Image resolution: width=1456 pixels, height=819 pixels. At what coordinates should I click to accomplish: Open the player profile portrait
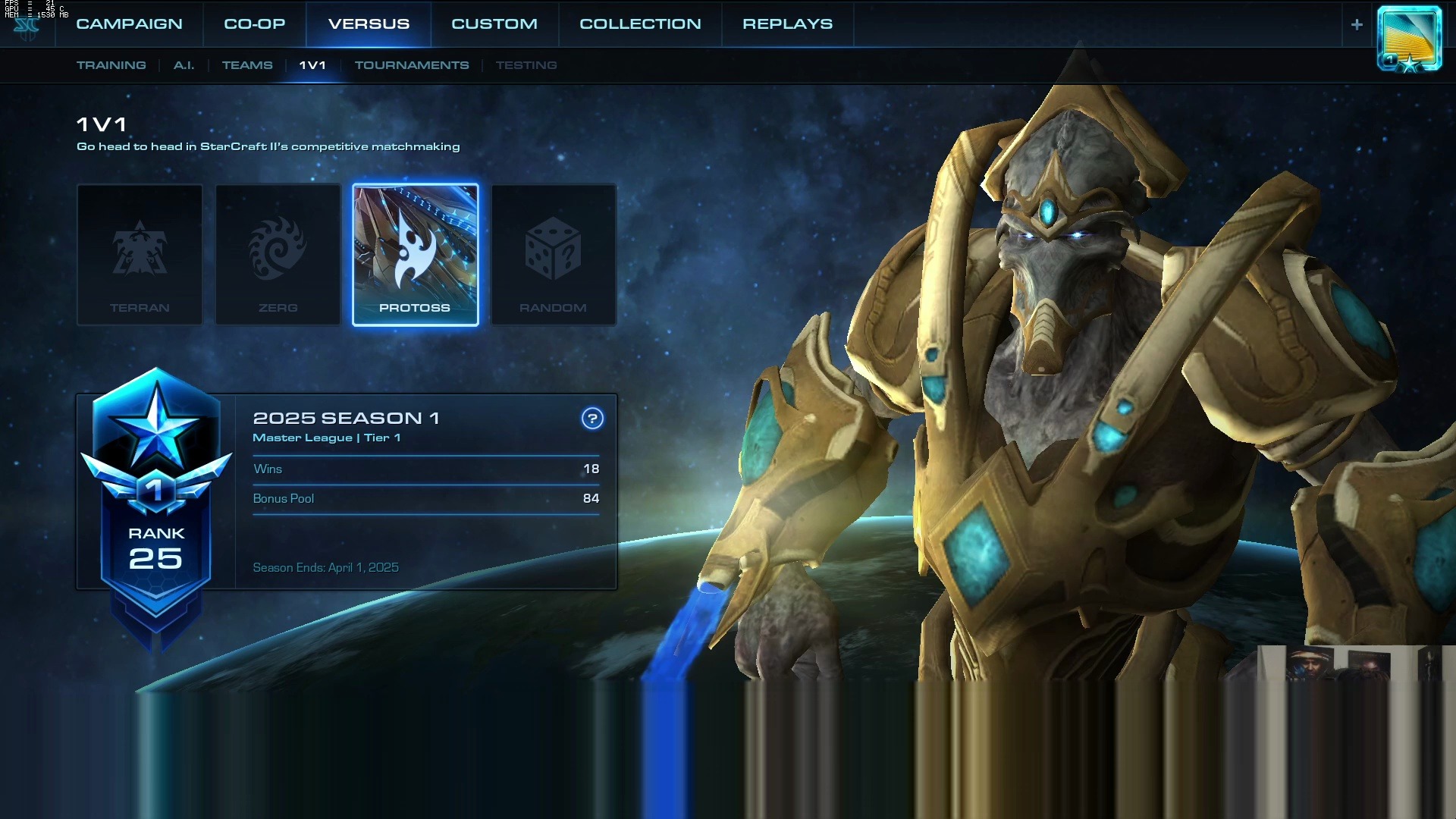pos(1409,39)
